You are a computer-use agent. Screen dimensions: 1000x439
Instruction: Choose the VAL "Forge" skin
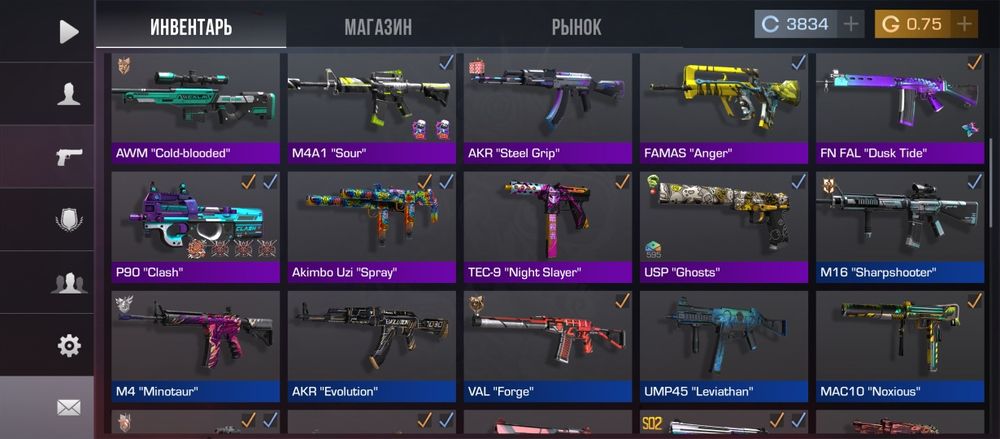tap(548, 346)
